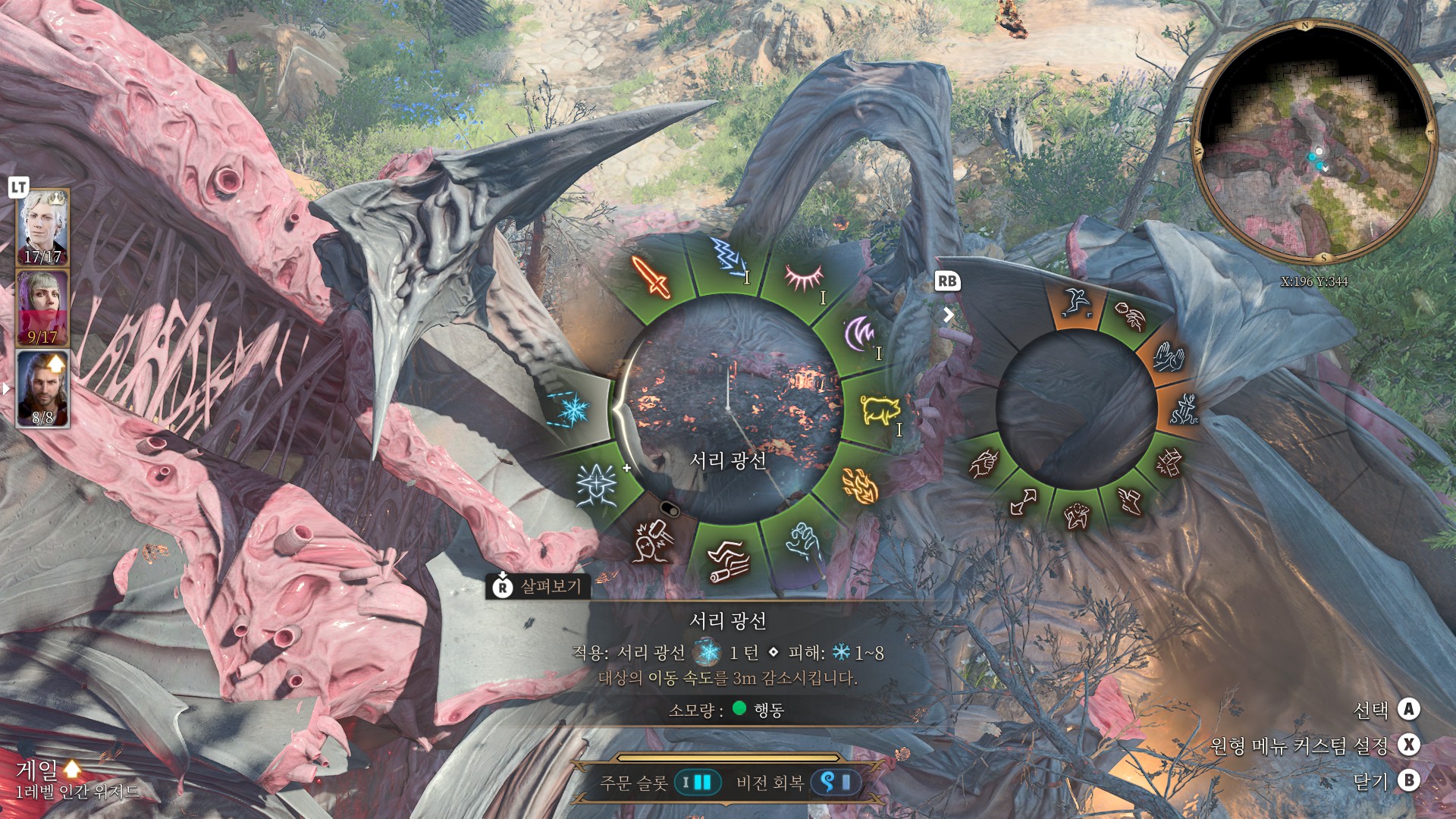Select the Ray of Frost snowflake spell
This screenshot has height=819, width=1456.
(x=574, y=408)
